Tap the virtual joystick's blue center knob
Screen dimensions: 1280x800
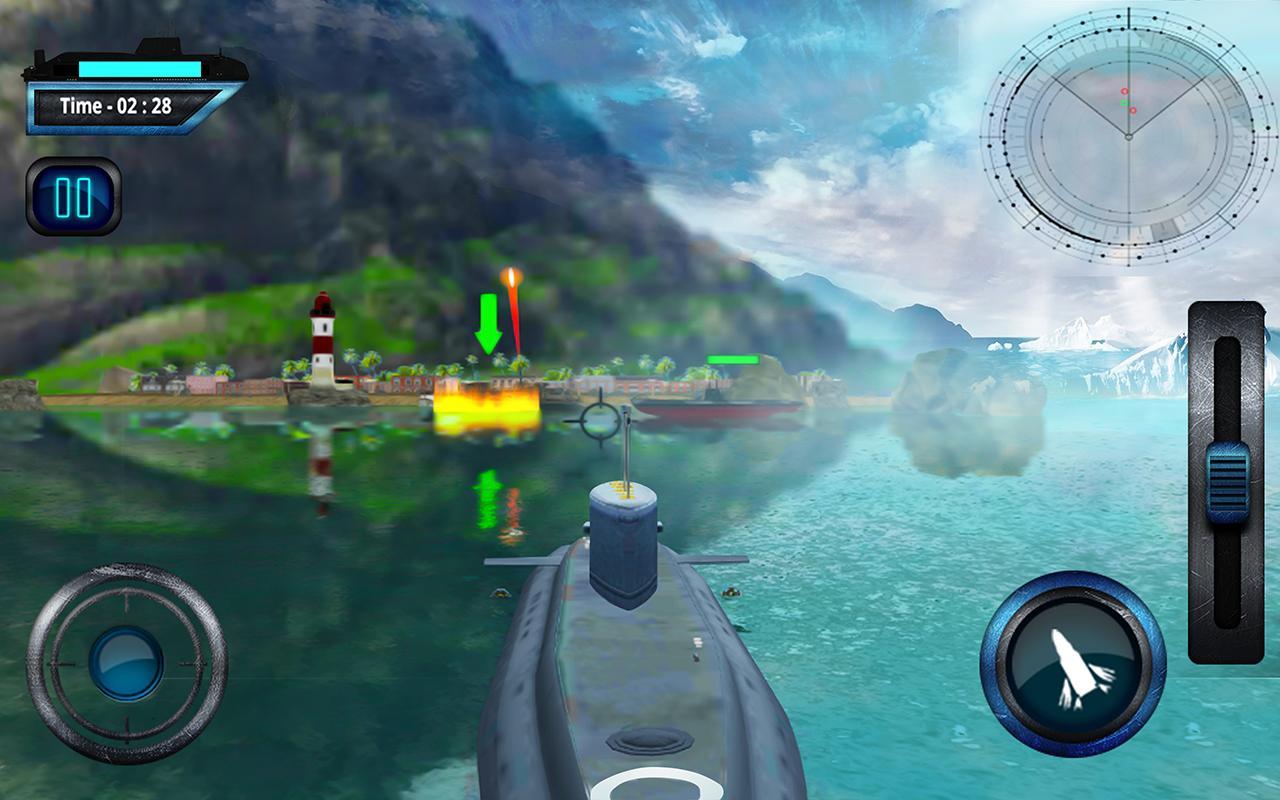(126, 664)
